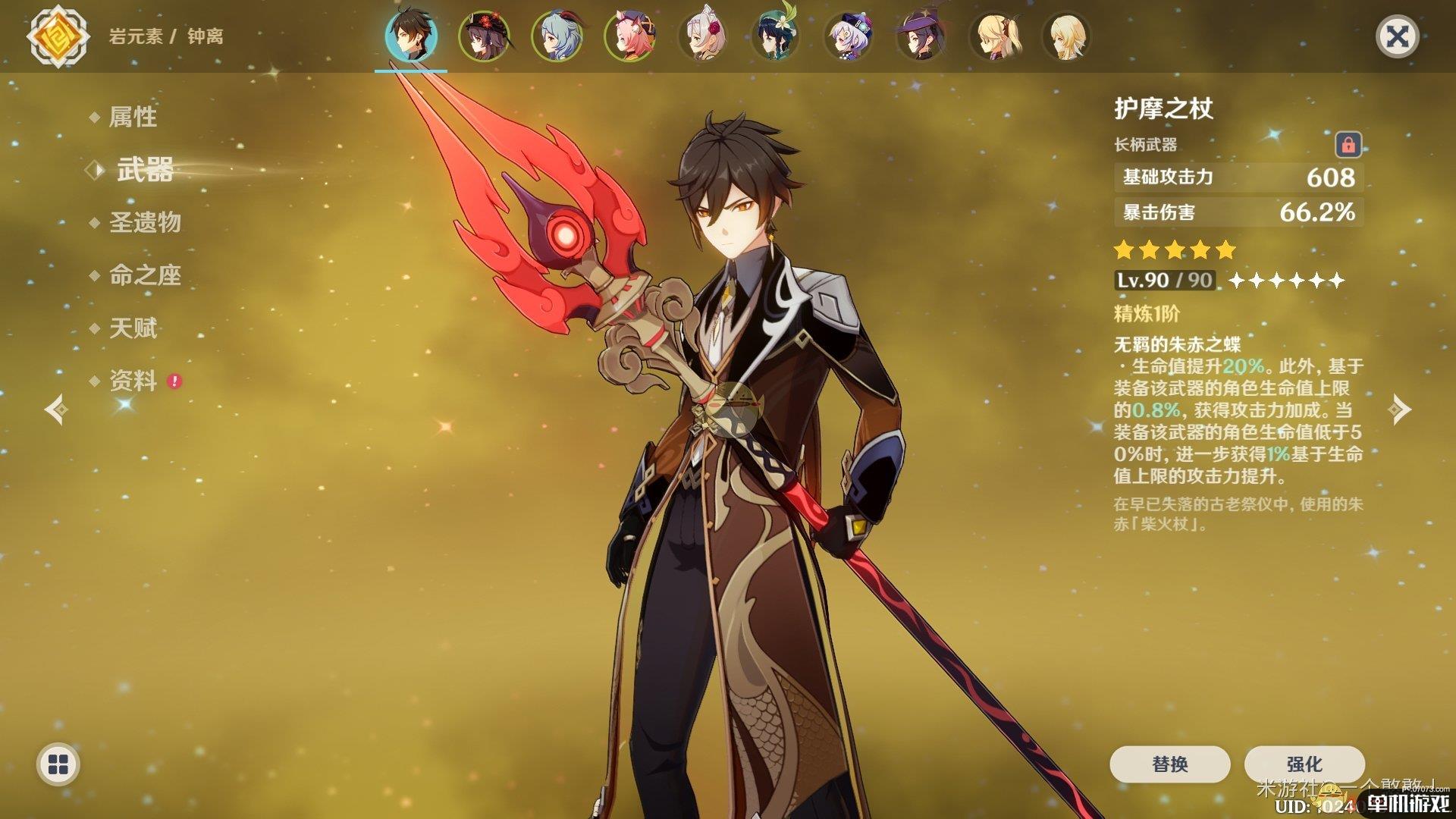
Task: Select Qiqi's lilac-haired portrait
Action: 847,36
